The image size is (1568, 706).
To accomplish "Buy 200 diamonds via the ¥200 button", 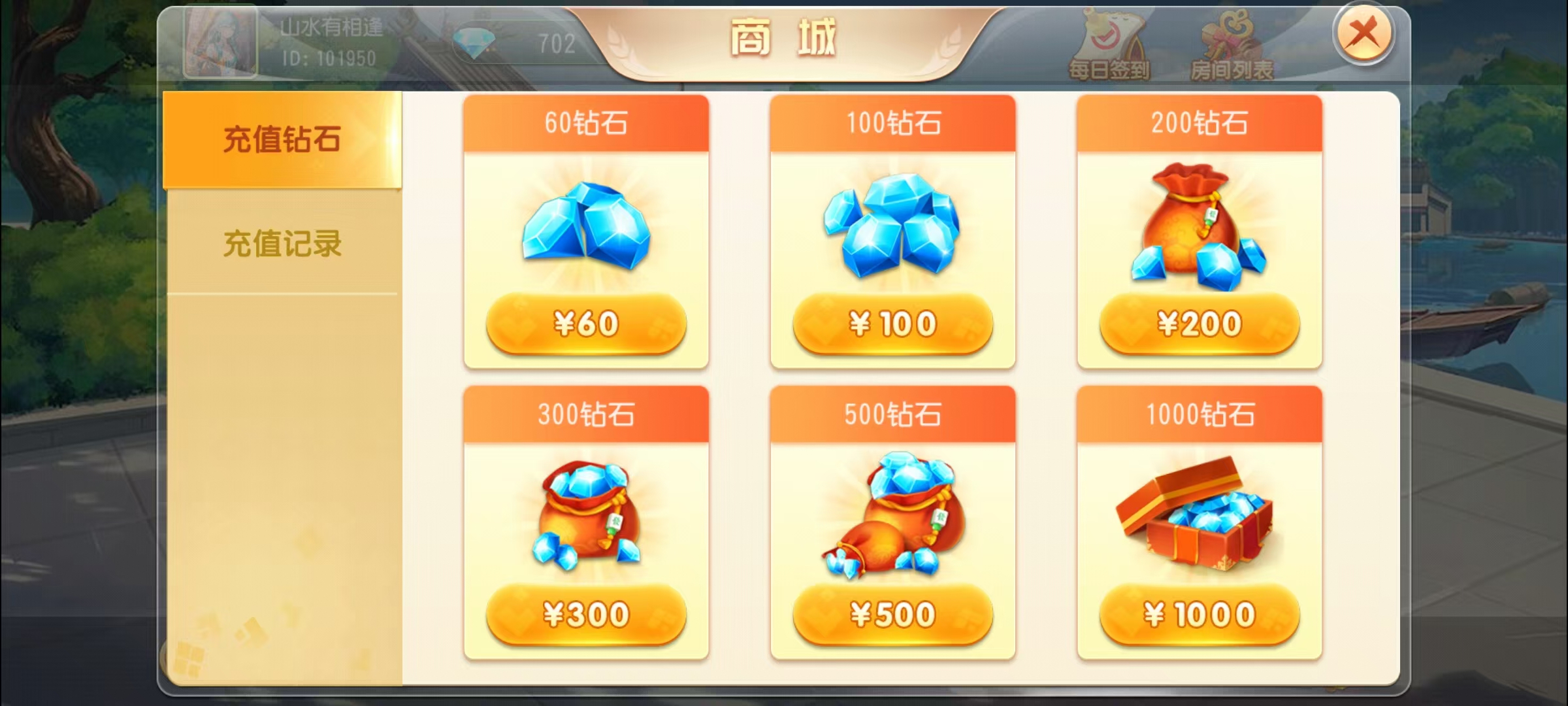I will click(x=1199, y=322).
